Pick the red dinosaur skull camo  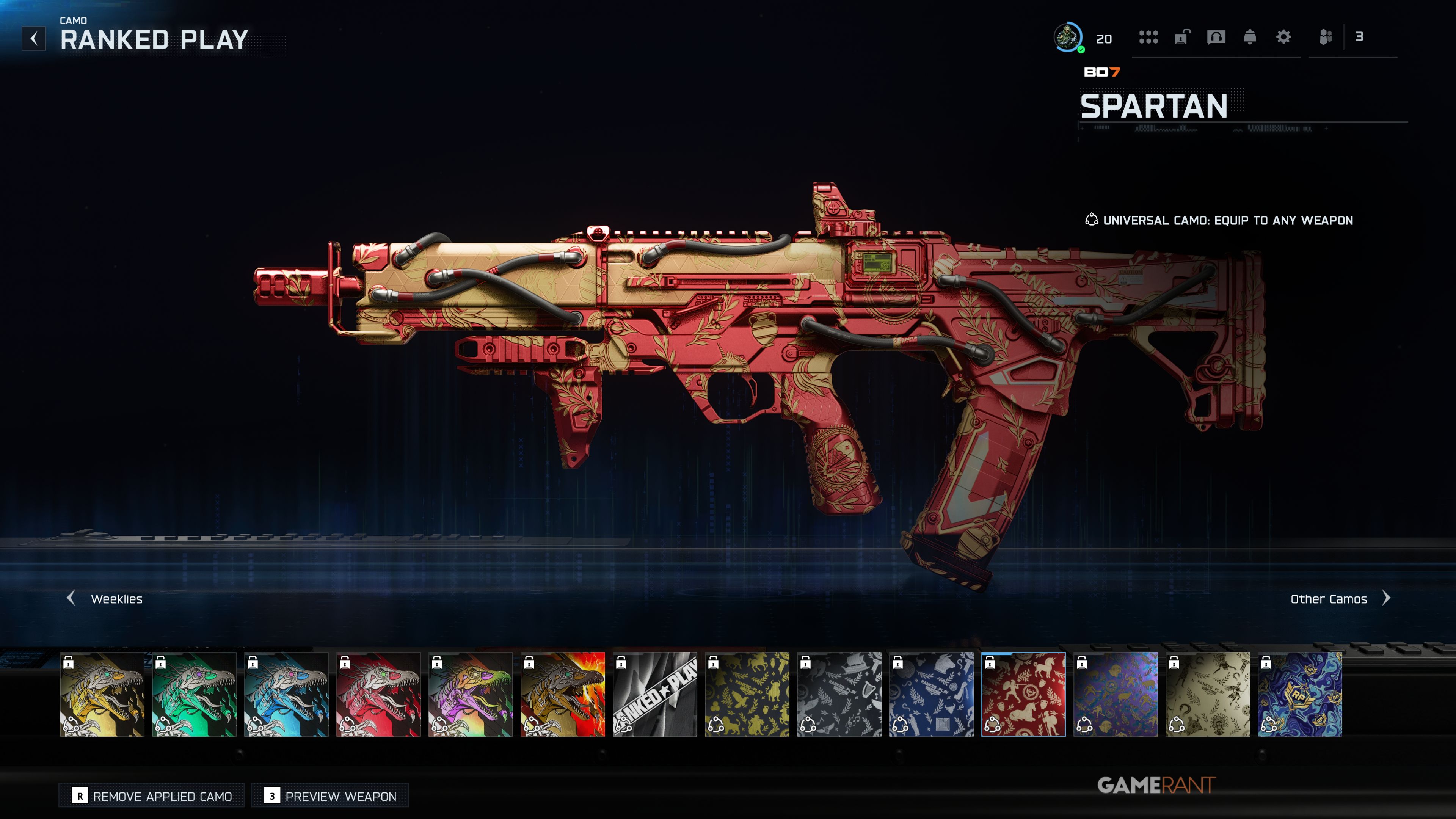pyautogui.click(x=378, y=694)
